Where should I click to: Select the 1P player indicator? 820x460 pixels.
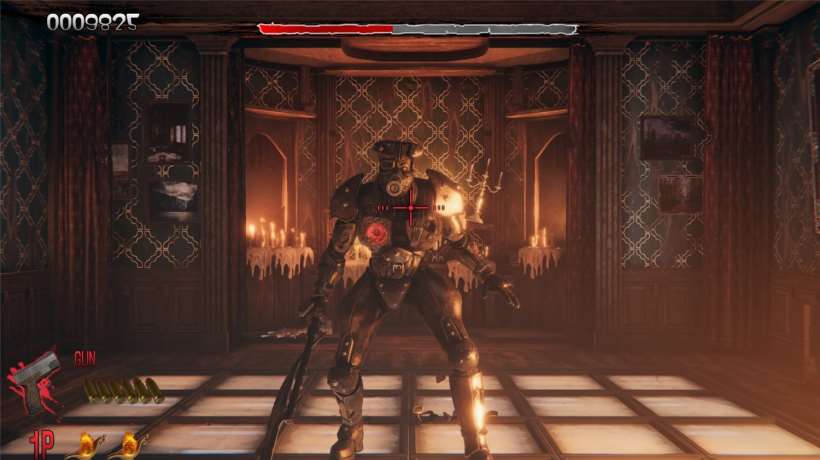pyautogui.click(x=43, y=443)
